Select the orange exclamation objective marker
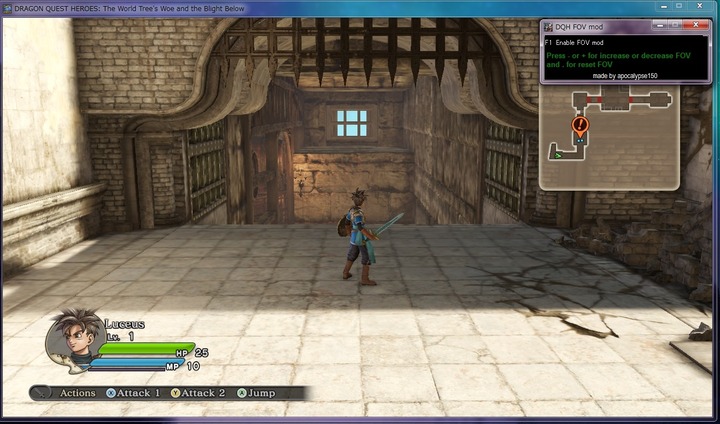 pyautogui.click(x=580, y=125)
